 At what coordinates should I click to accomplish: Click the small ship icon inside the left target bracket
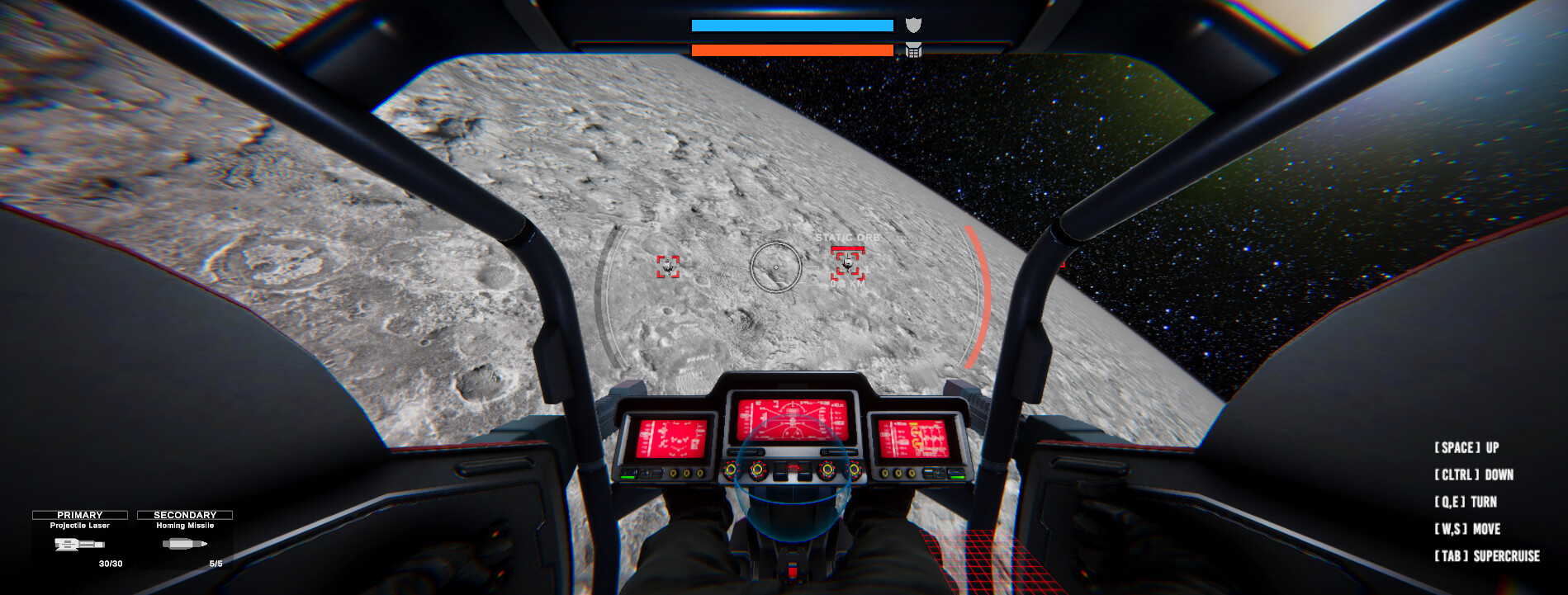[667, 267]
